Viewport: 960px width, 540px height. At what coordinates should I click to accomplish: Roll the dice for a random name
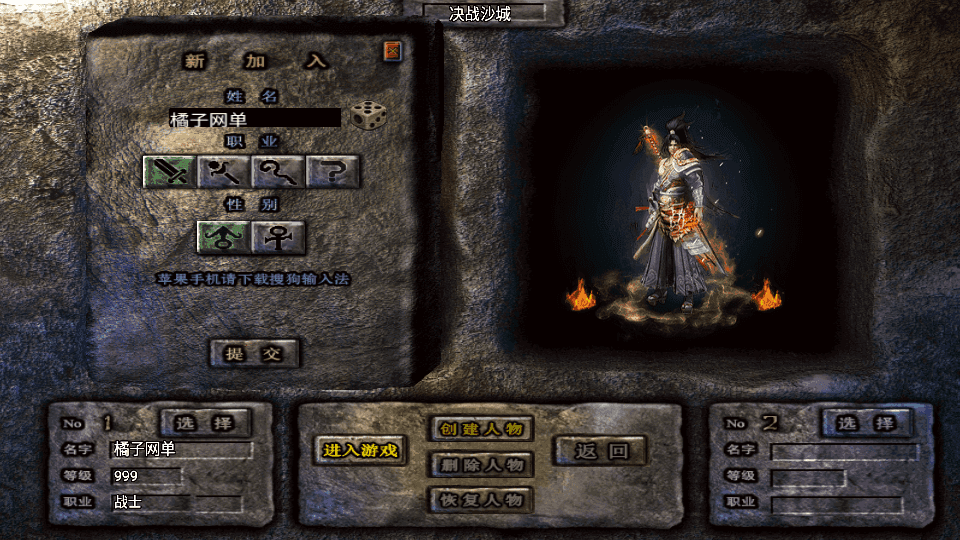click(x=368, y=117)
